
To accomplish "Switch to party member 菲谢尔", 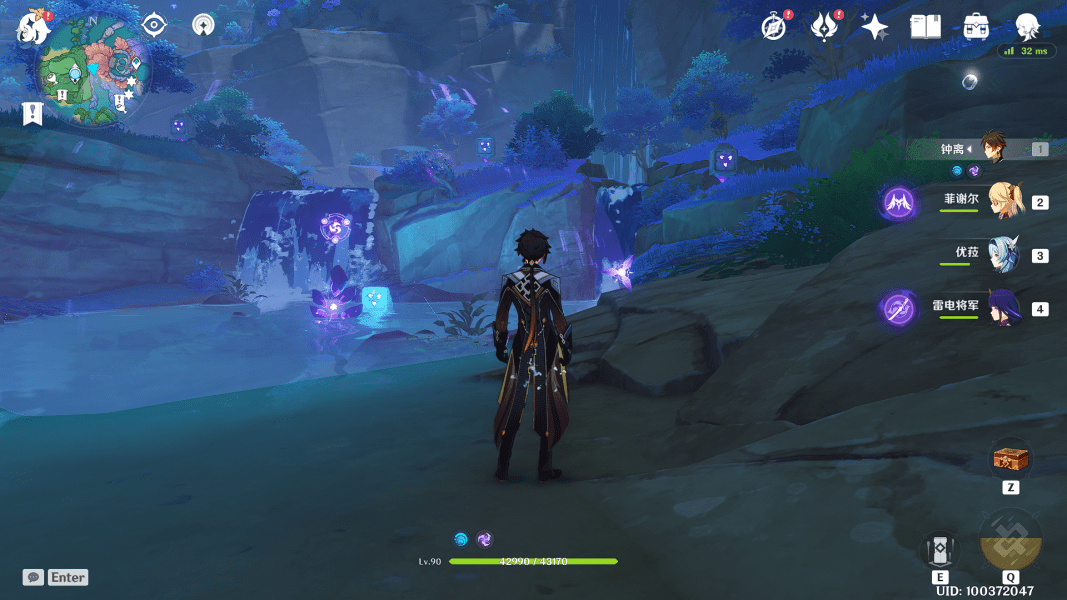I will pyautogui.click(x=1003, y=201).
